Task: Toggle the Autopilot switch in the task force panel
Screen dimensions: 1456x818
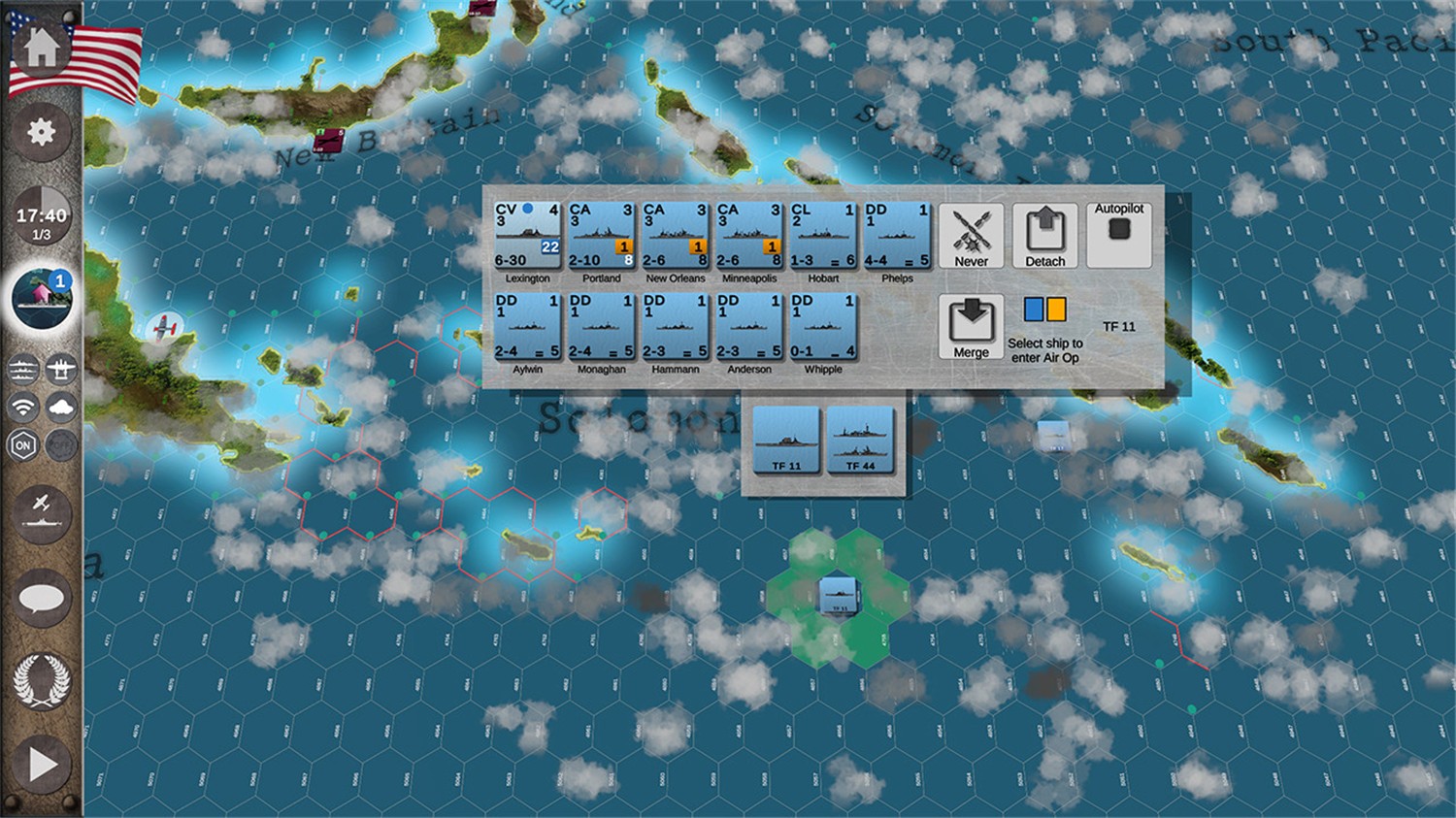Action: 1119,233
